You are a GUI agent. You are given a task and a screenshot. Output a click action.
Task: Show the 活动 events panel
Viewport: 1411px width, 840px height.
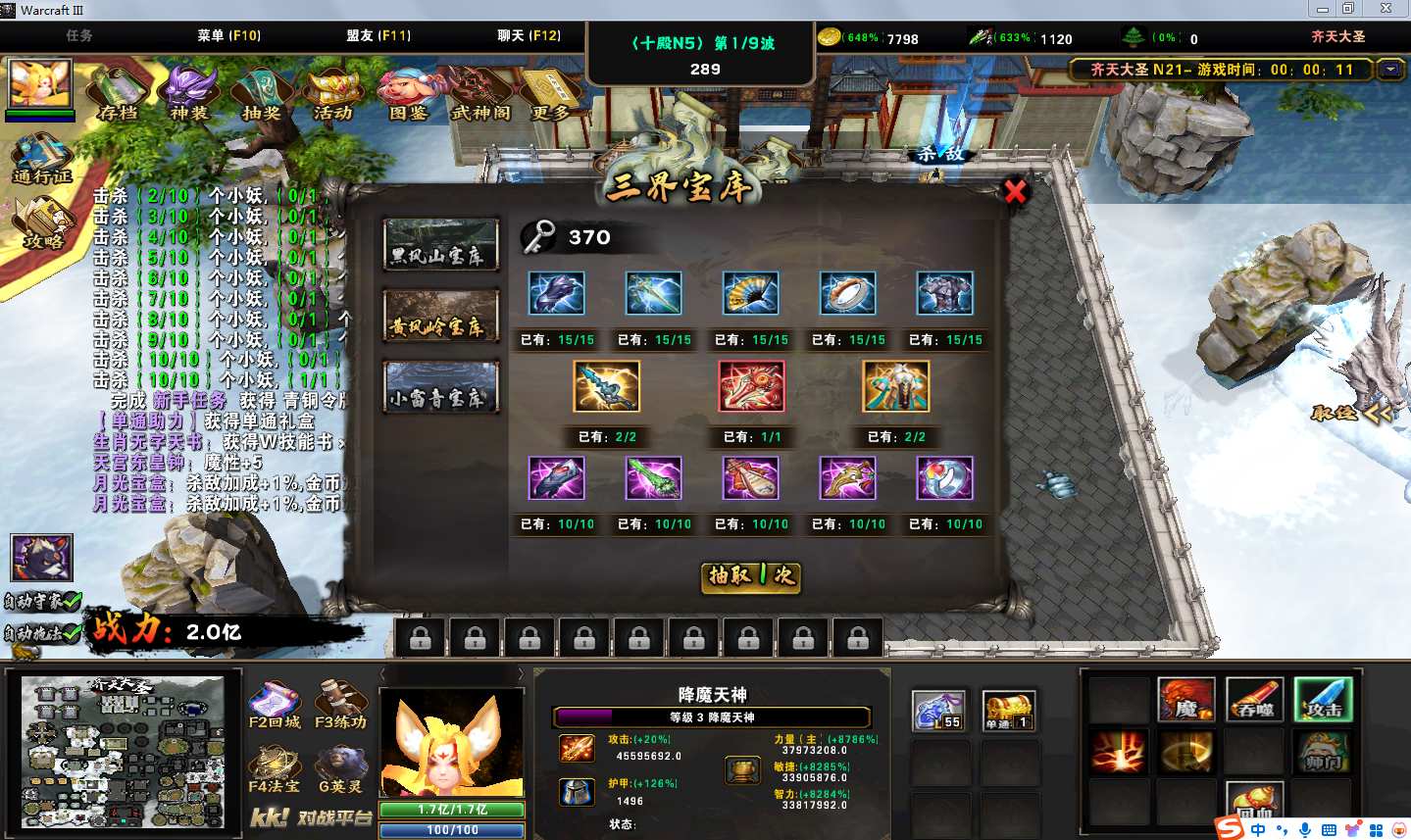point(333,92)
